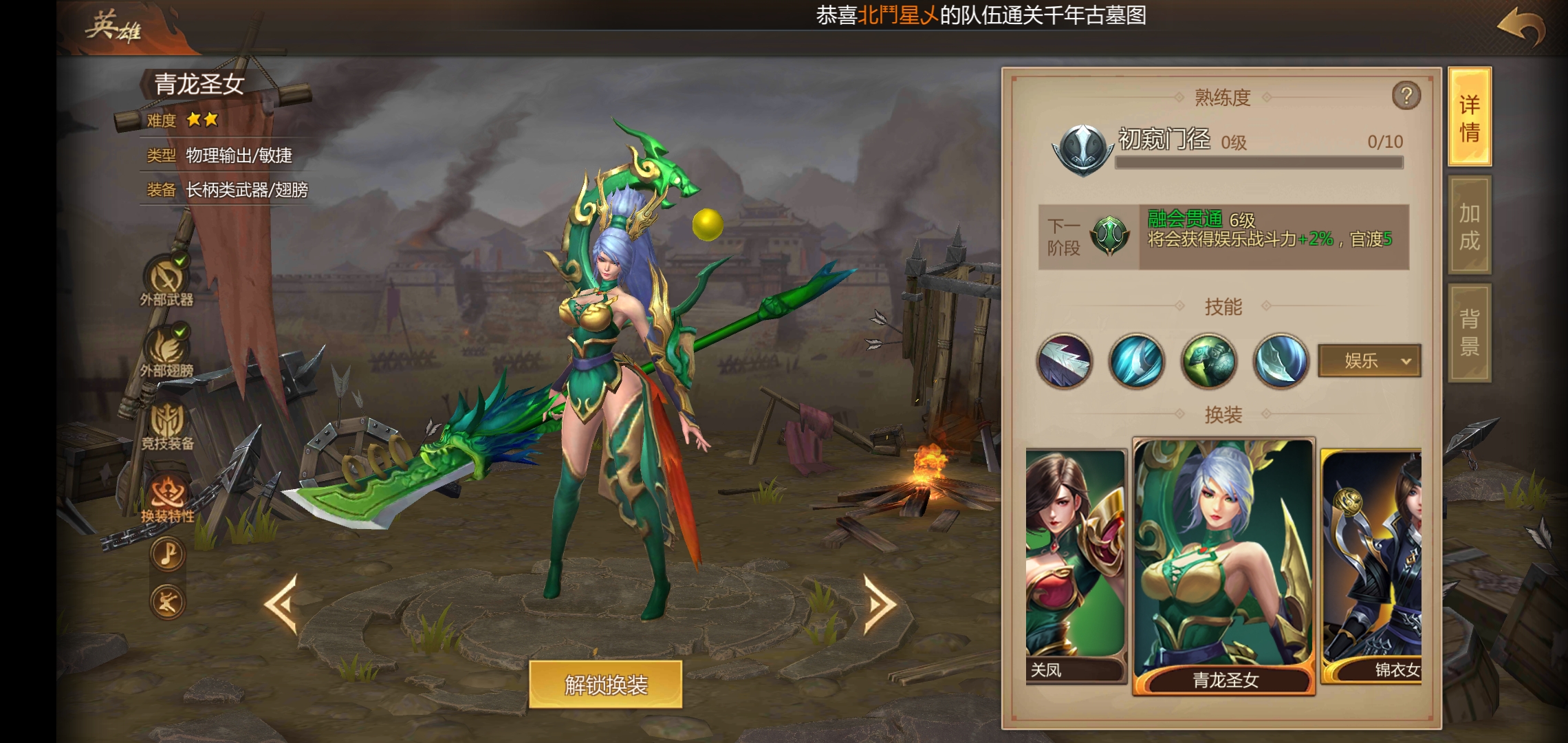Open the 娱乐 mode dropdown
The width and height of the screenshot is (1568, 743).
1369,360
